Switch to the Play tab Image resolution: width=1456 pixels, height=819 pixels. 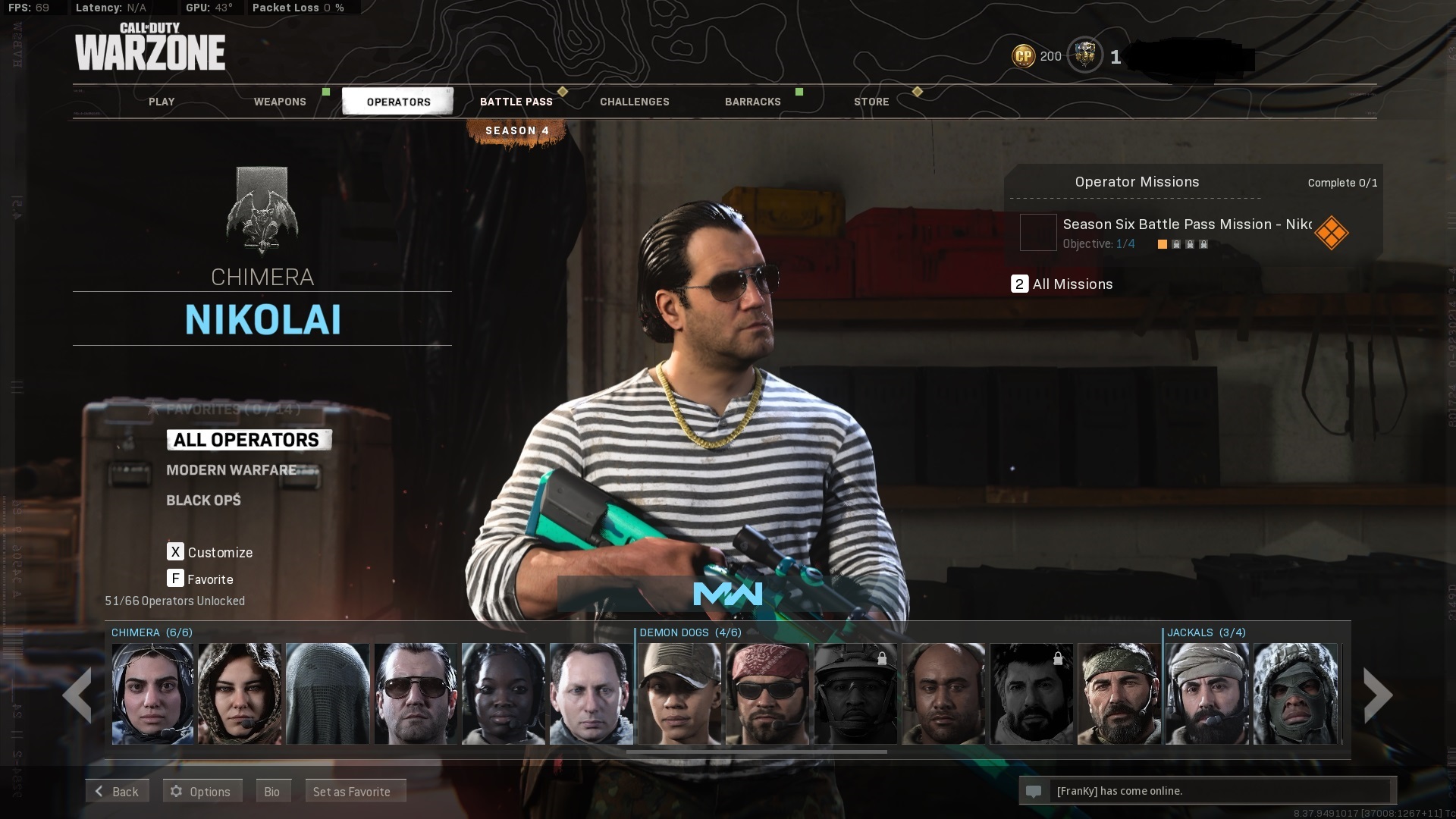pyautogui.click(x=162, y=102)
